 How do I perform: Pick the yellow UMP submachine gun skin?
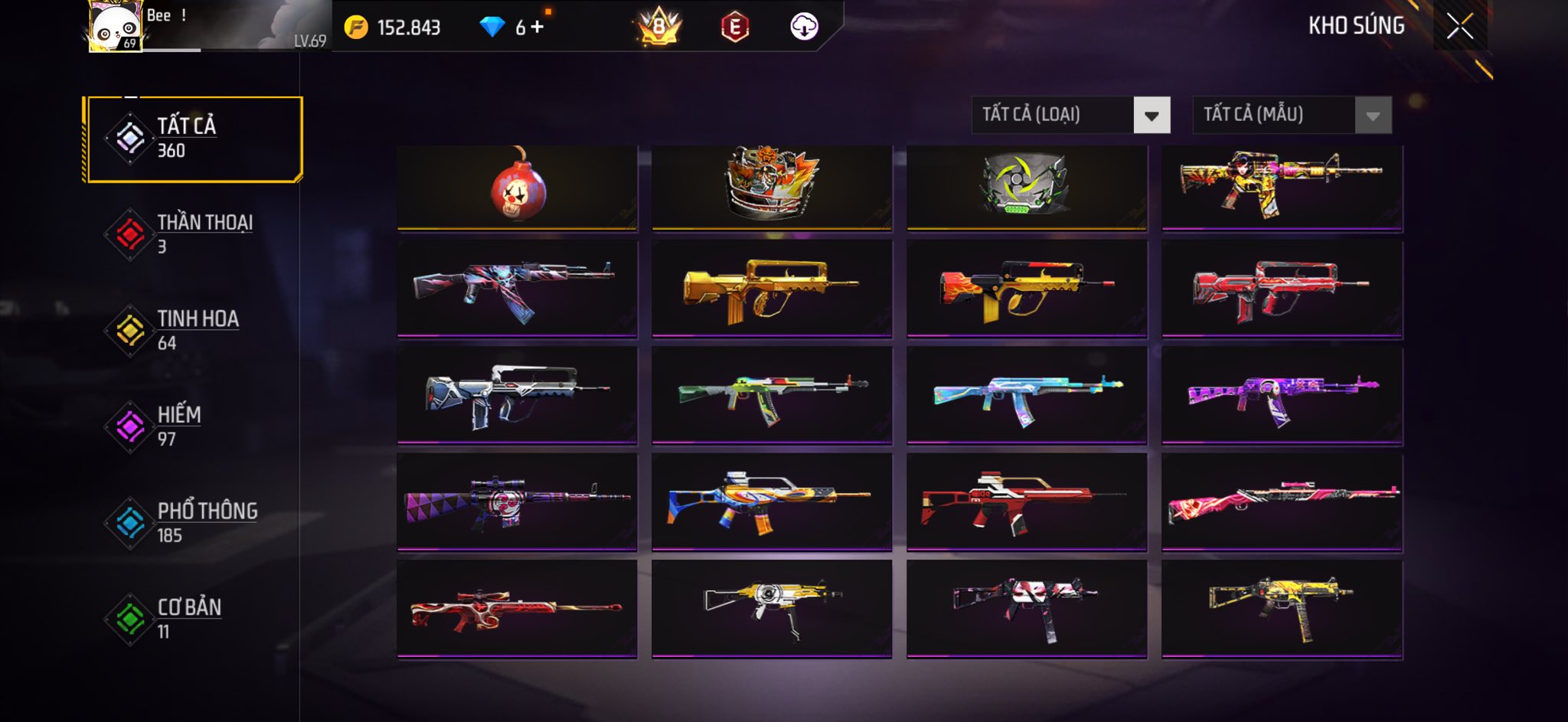pos(1282,609)
